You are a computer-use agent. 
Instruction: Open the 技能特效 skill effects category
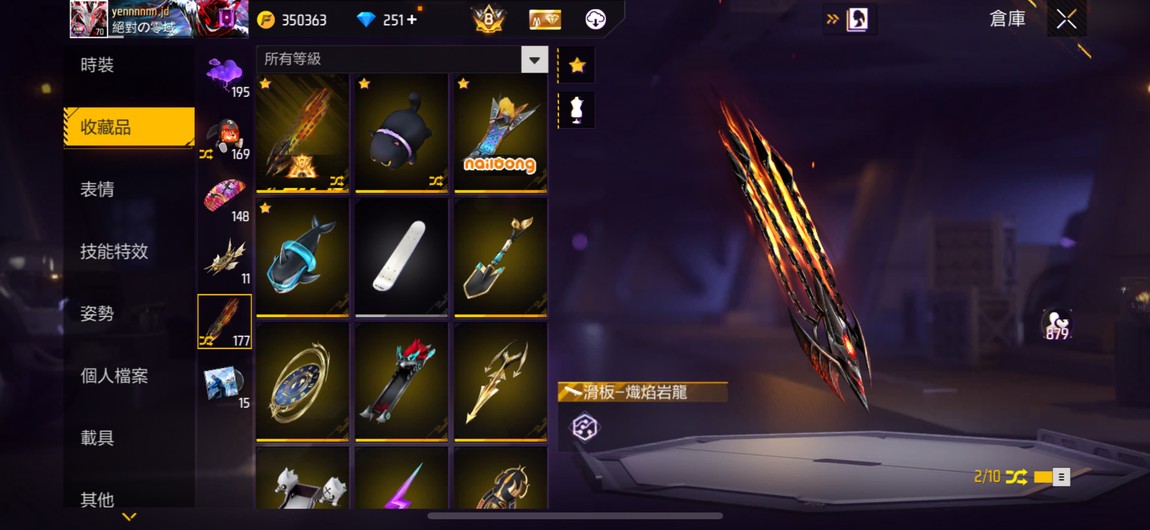(x=114, y=252)
